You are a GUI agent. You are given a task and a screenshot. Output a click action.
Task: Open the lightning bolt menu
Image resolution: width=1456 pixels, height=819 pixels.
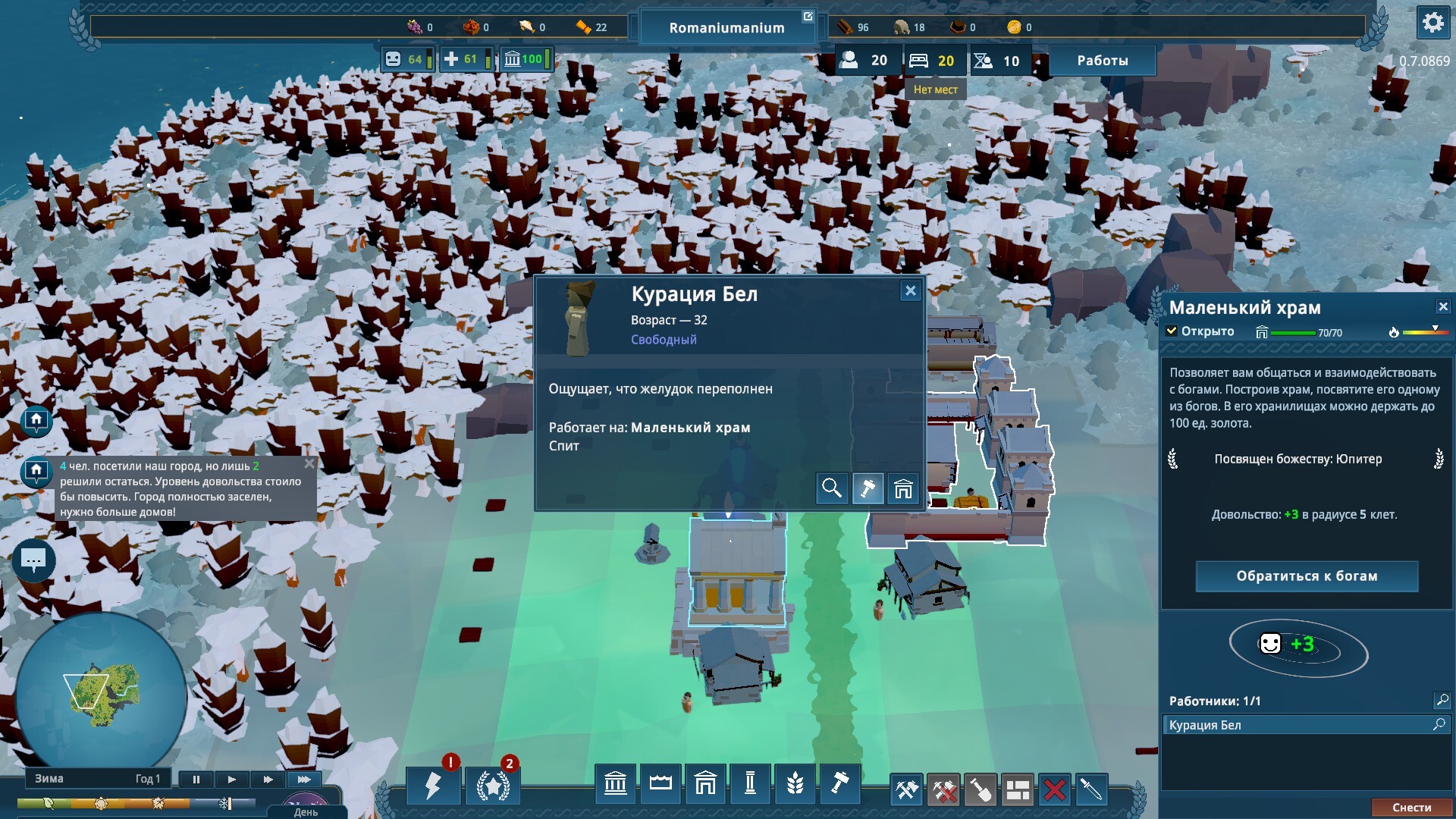[433, 786]
